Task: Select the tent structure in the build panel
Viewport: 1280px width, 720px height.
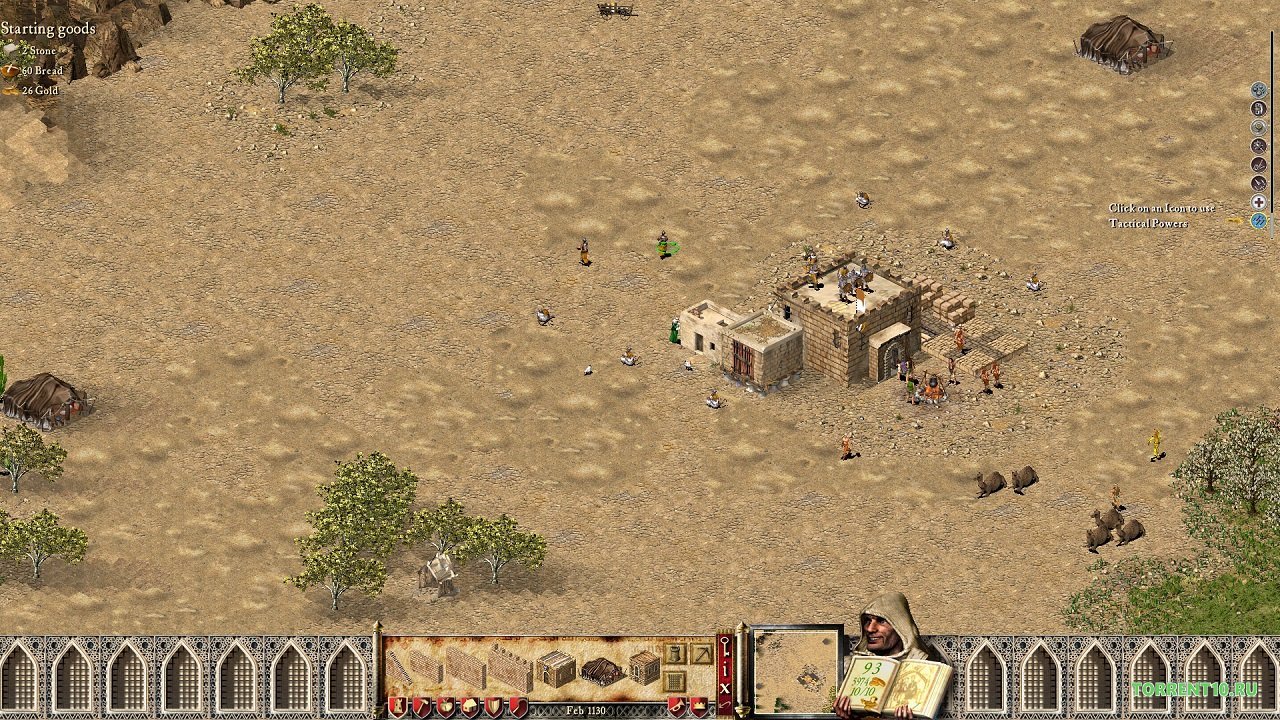Action: point(600,668)
